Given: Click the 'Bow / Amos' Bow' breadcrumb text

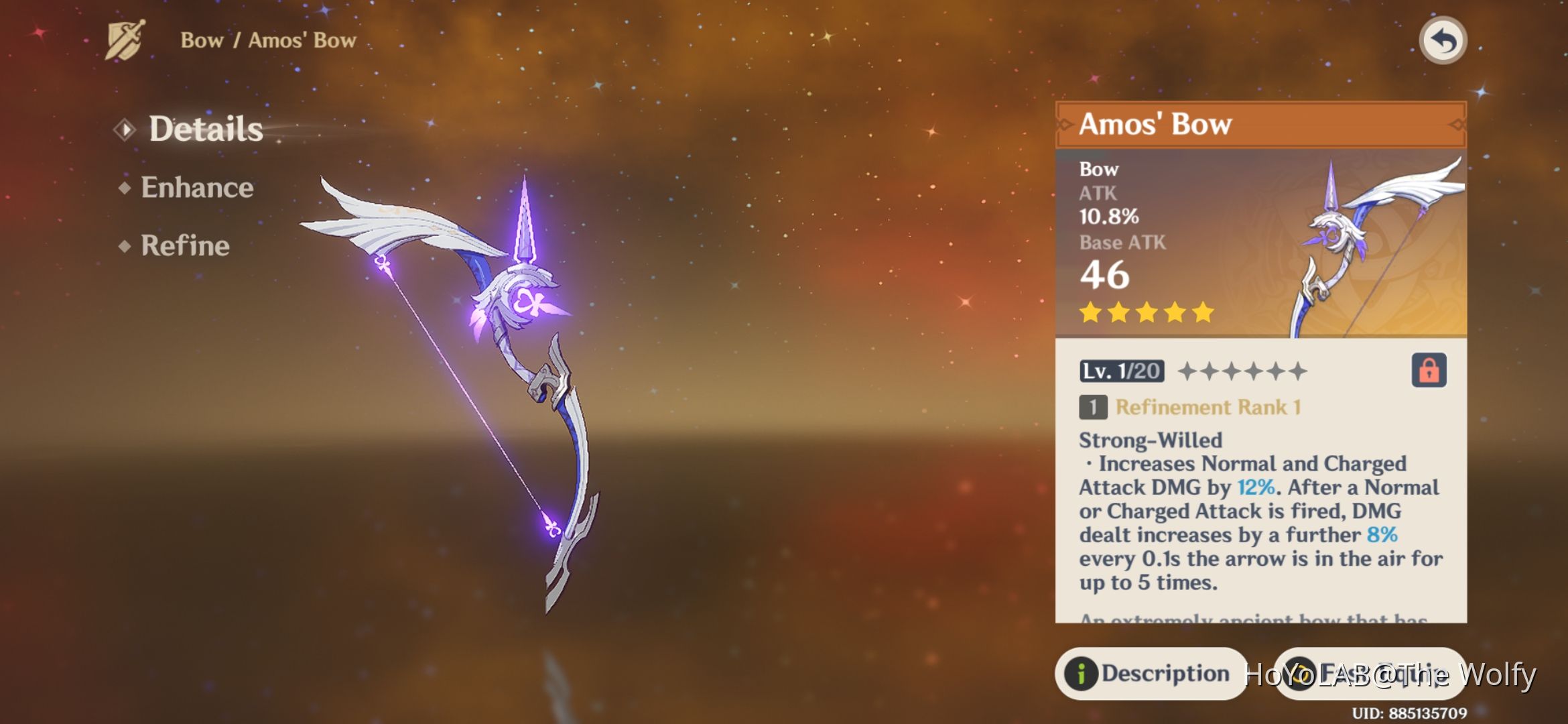Looking at the screenshot, I should pyautogui.click(x=269, y=39).
